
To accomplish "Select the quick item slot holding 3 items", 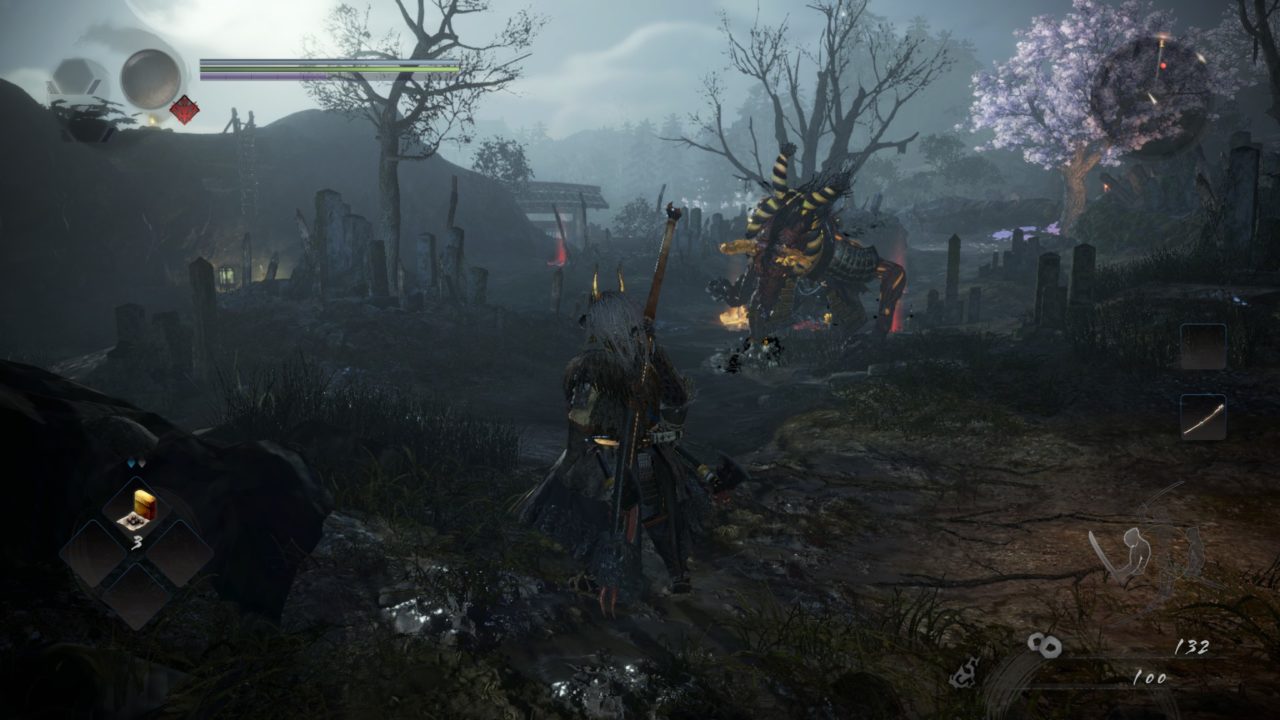I will pos(136,510).
